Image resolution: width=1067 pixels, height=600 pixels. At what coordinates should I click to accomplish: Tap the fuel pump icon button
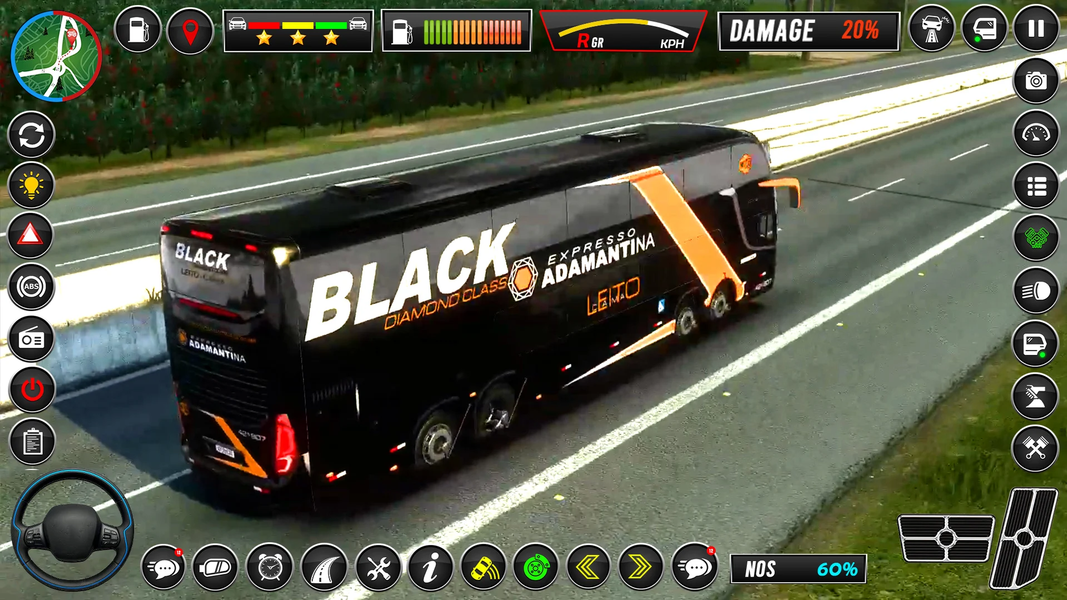click(138, 30)
